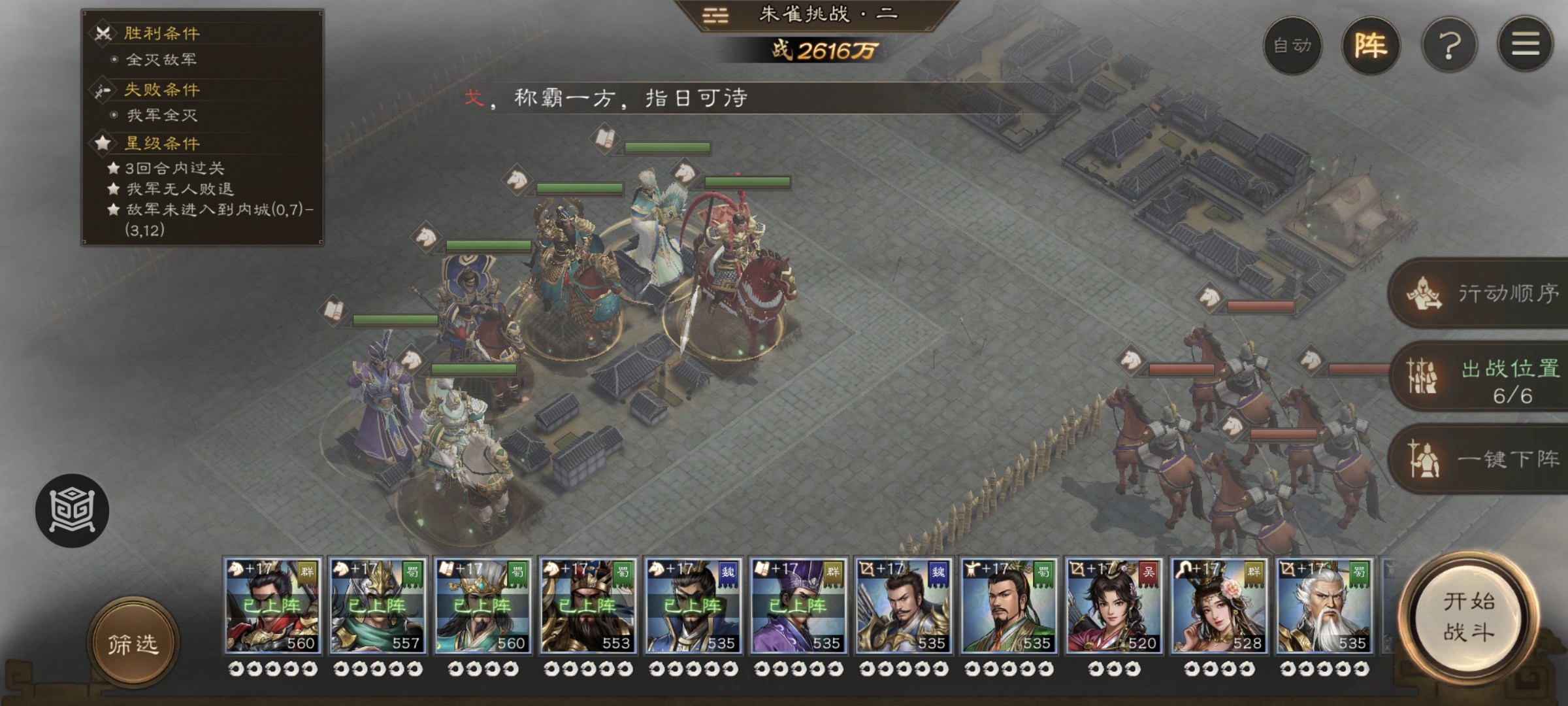Click the cube maze icon button

tap(72, 510)
